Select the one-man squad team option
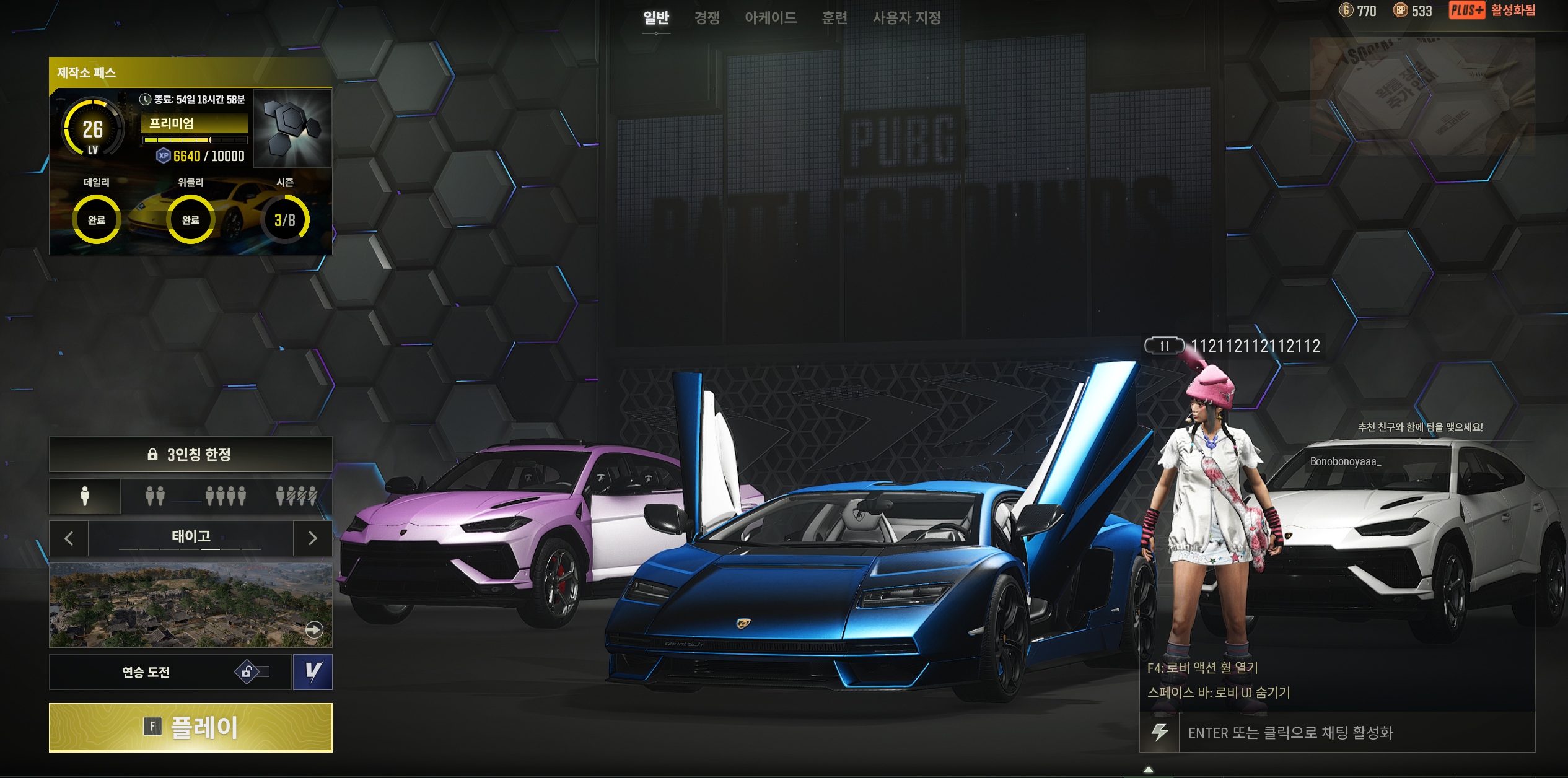The height and width of the screenshot is (778, 1568). pyautogui.click(x=296, y=496)
